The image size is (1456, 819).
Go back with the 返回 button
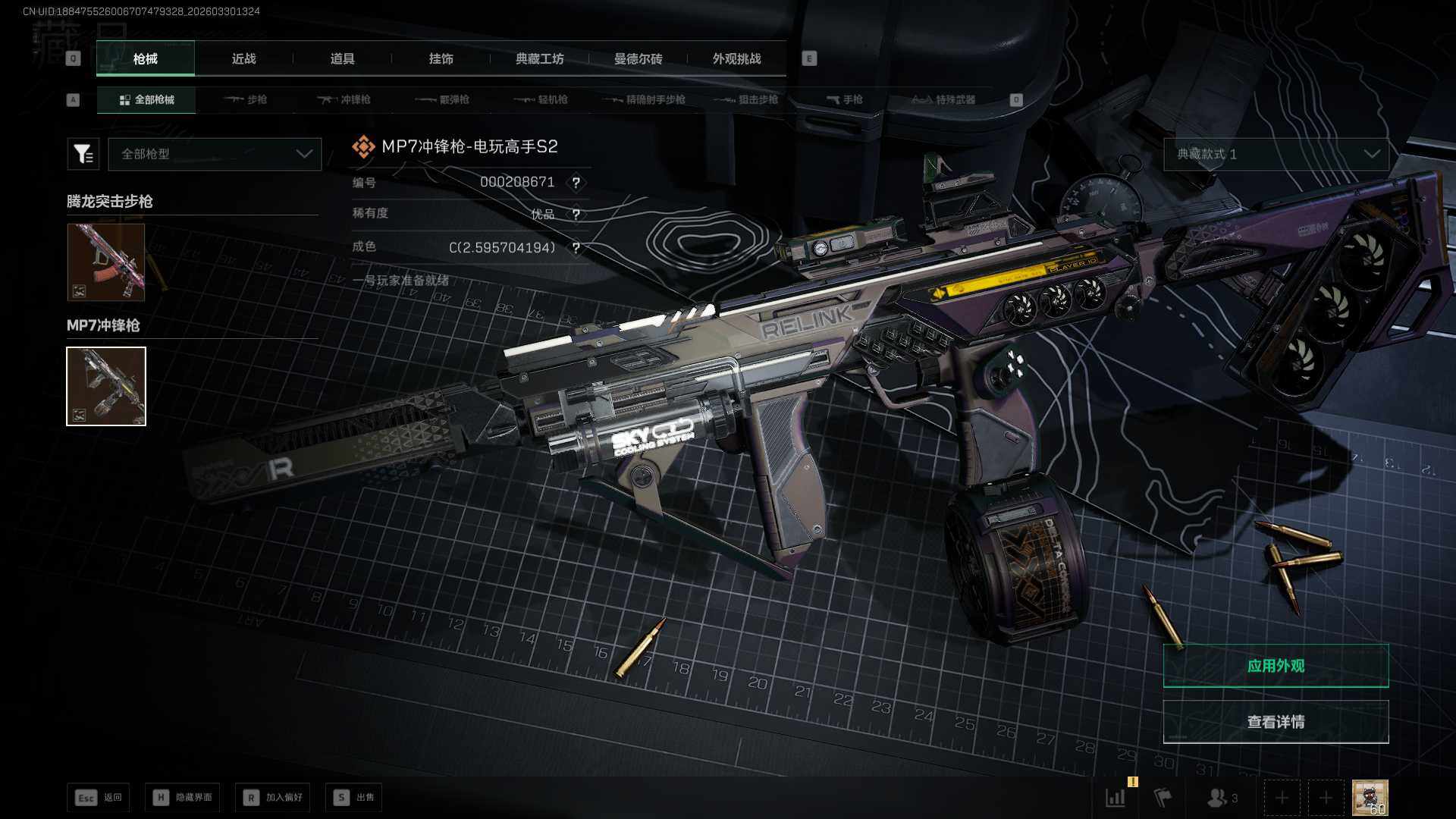coord(99,797)
